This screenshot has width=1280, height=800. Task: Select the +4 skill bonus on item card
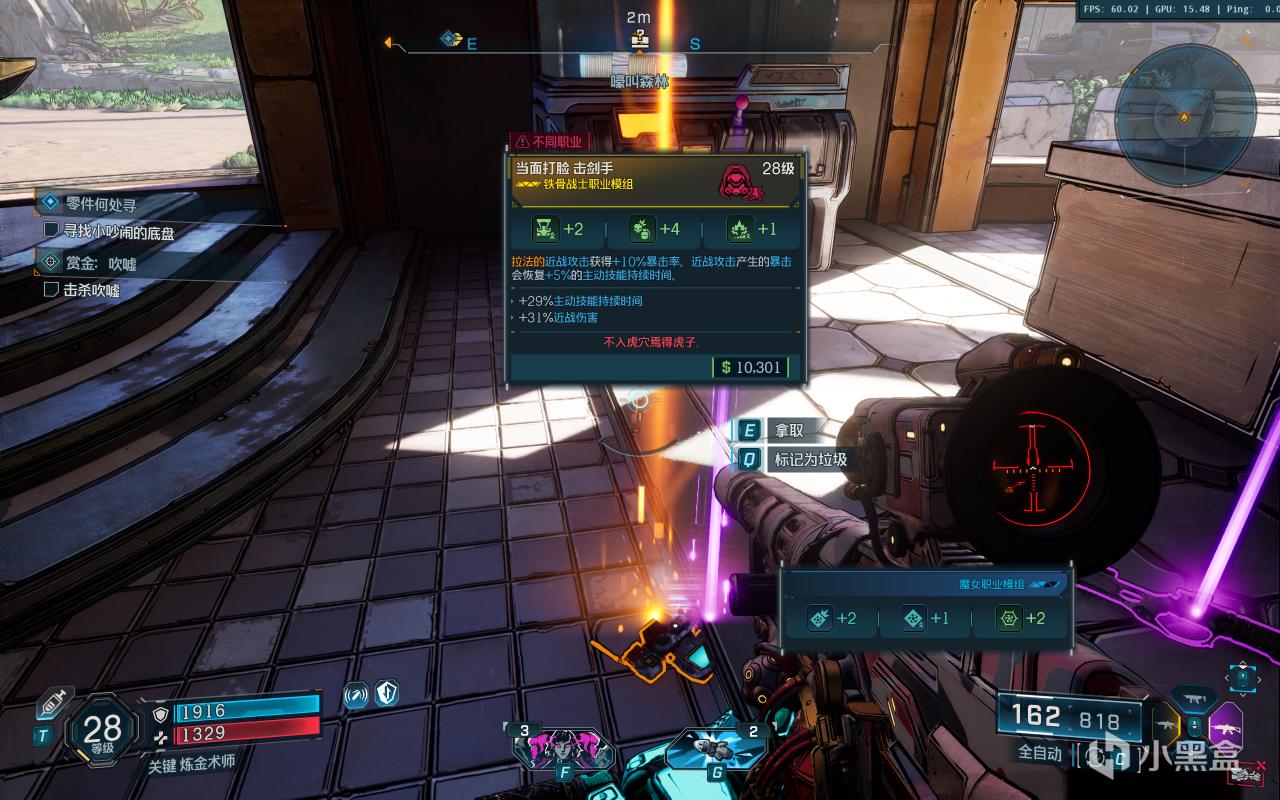pos(655,229)
